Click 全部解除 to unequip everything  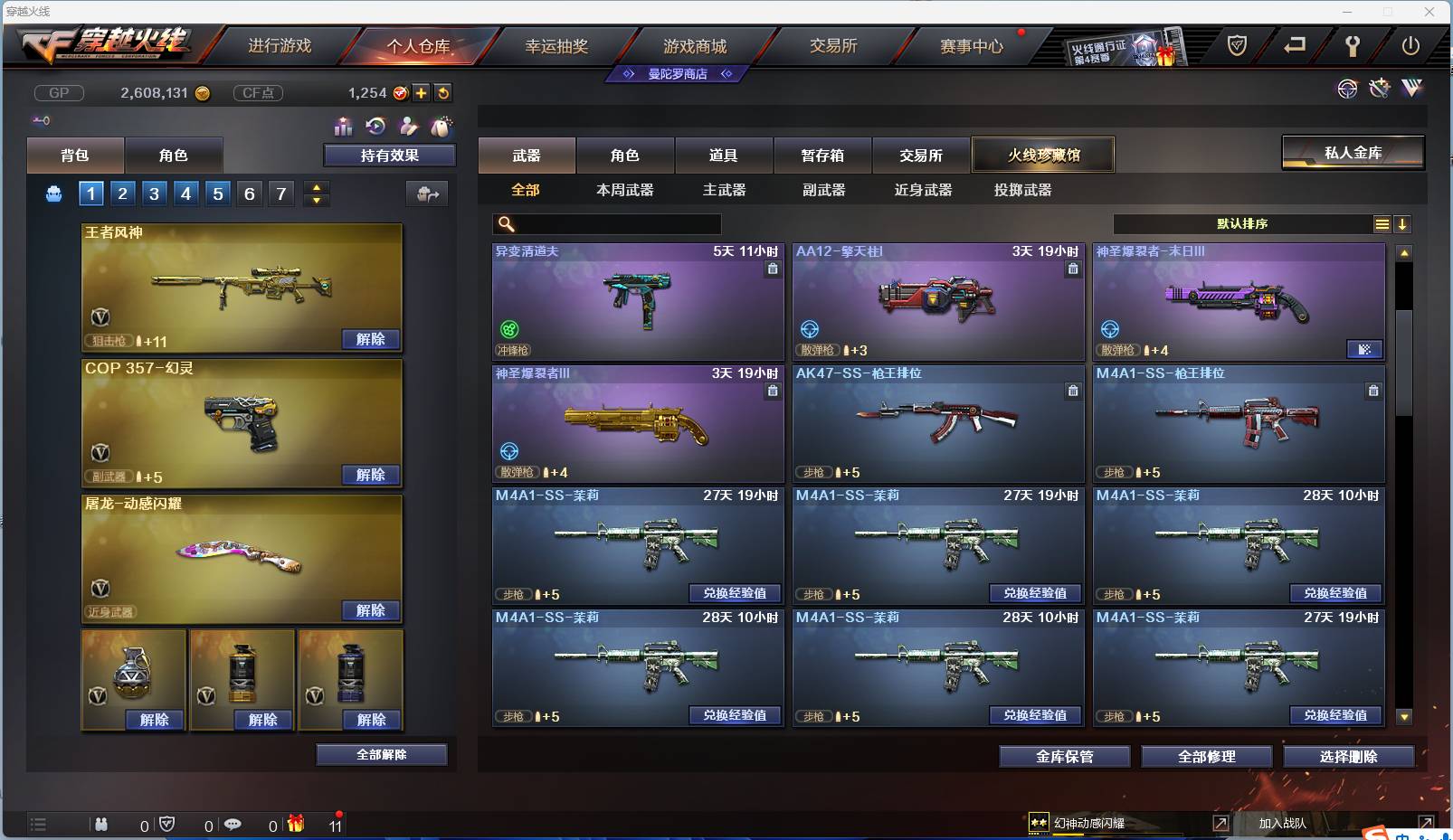381,754
